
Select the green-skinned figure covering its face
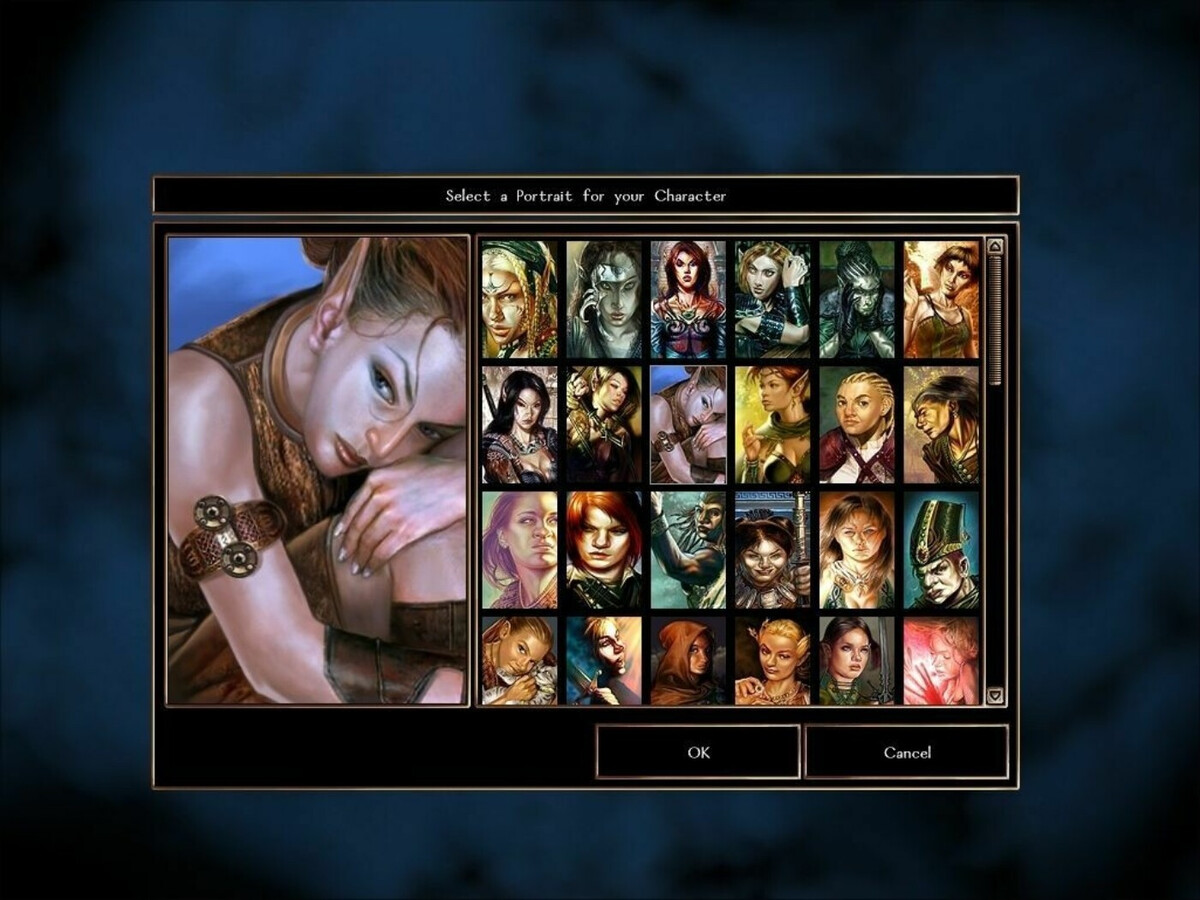[858, 299]
